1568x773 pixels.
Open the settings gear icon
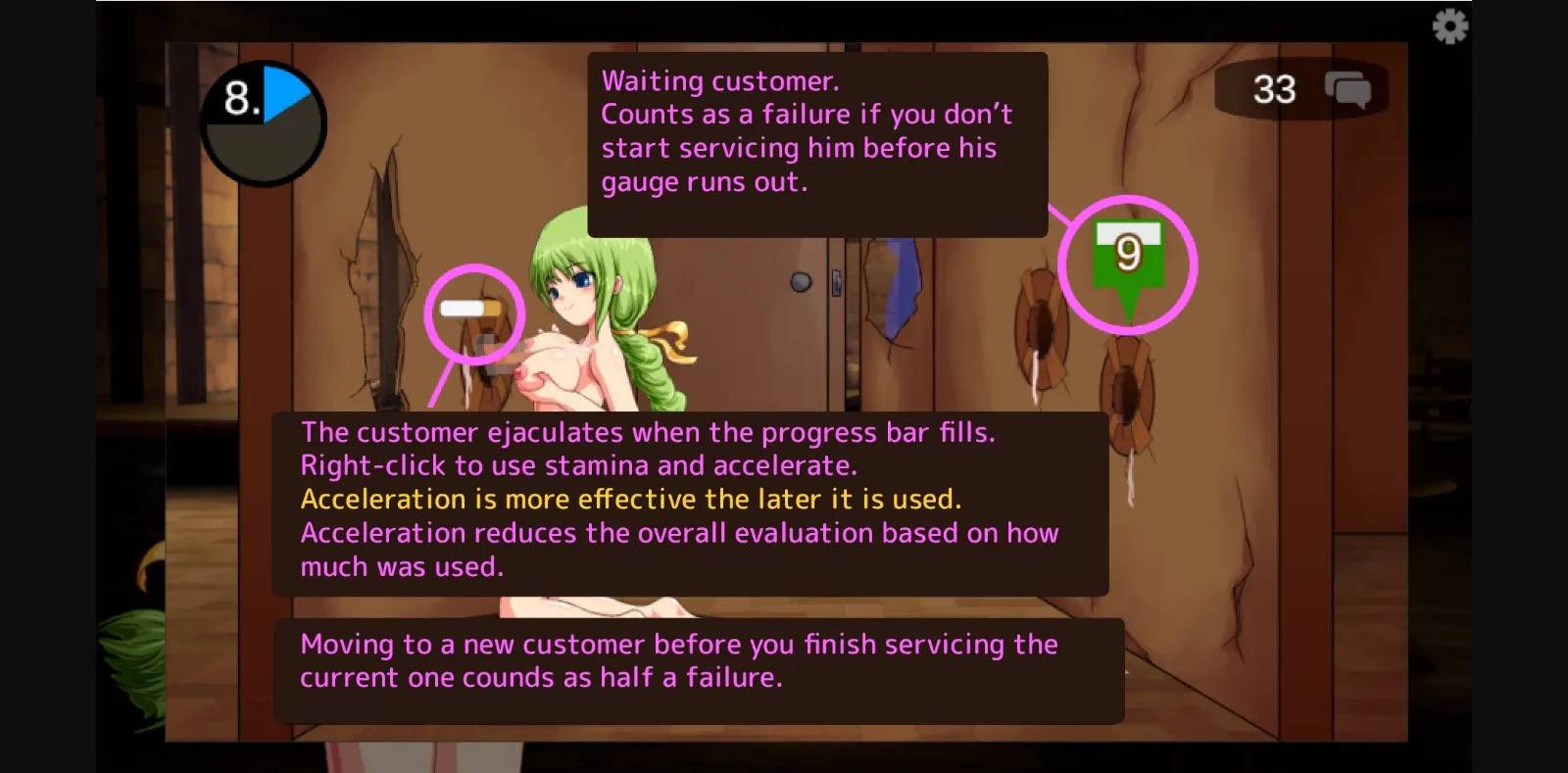coord(1447,26)
